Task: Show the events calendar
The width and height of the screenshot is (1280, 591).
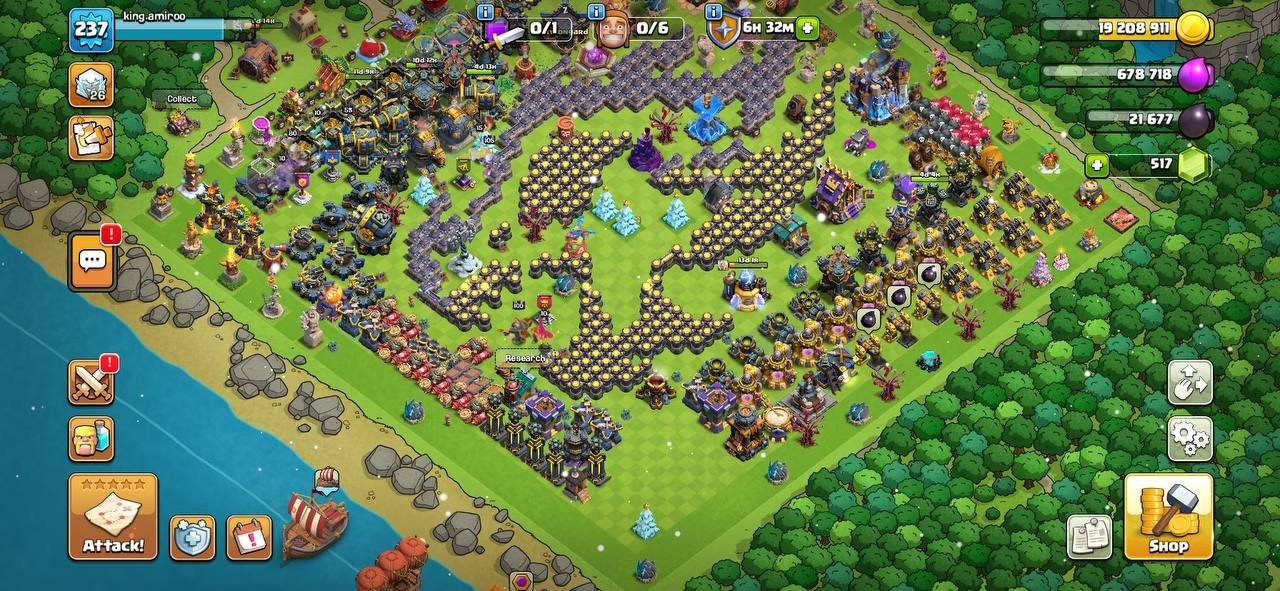Action: tap(248, 538)
